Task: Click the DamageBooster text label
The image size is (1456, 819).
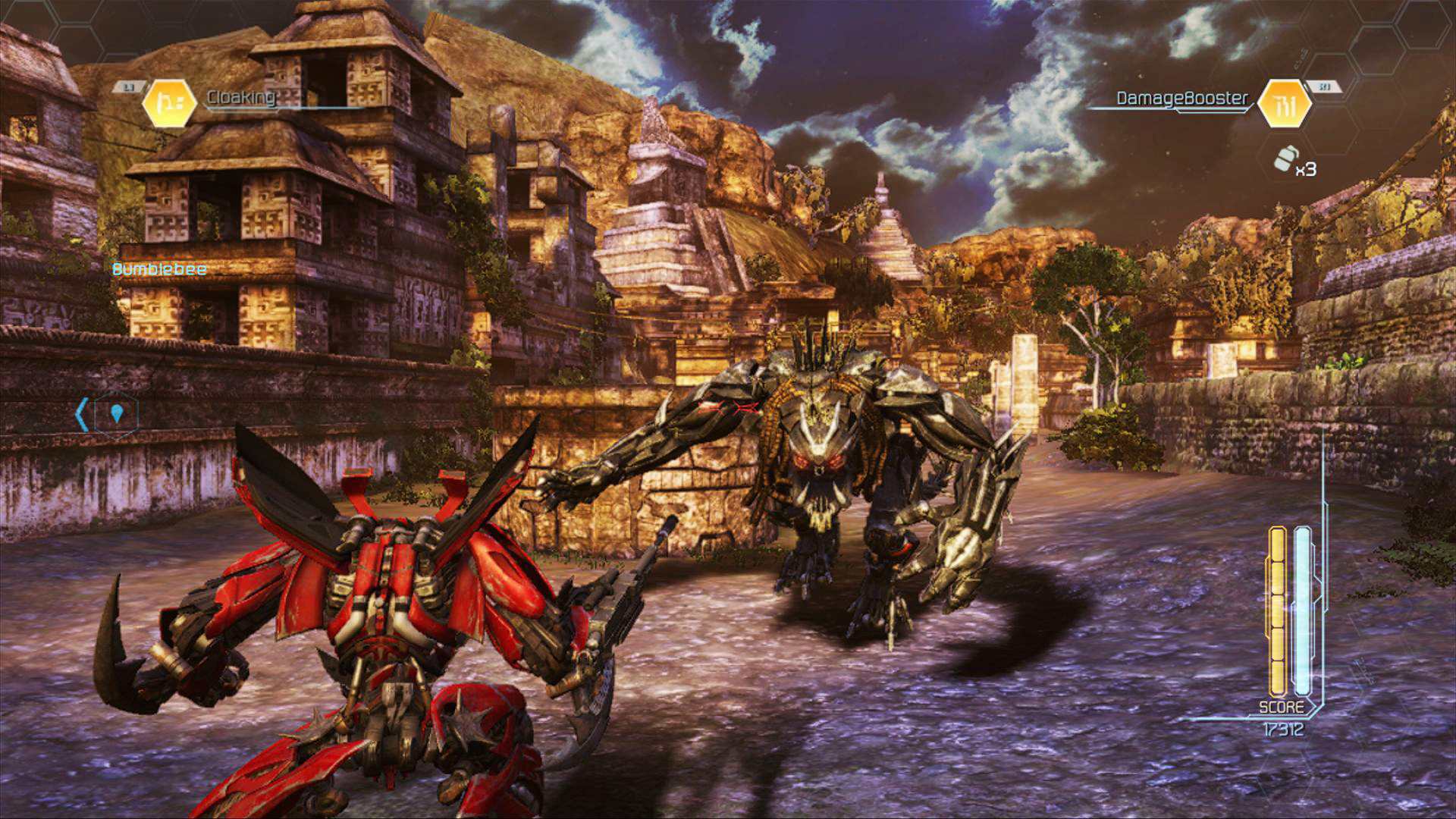Action: tap(1180, 97)
